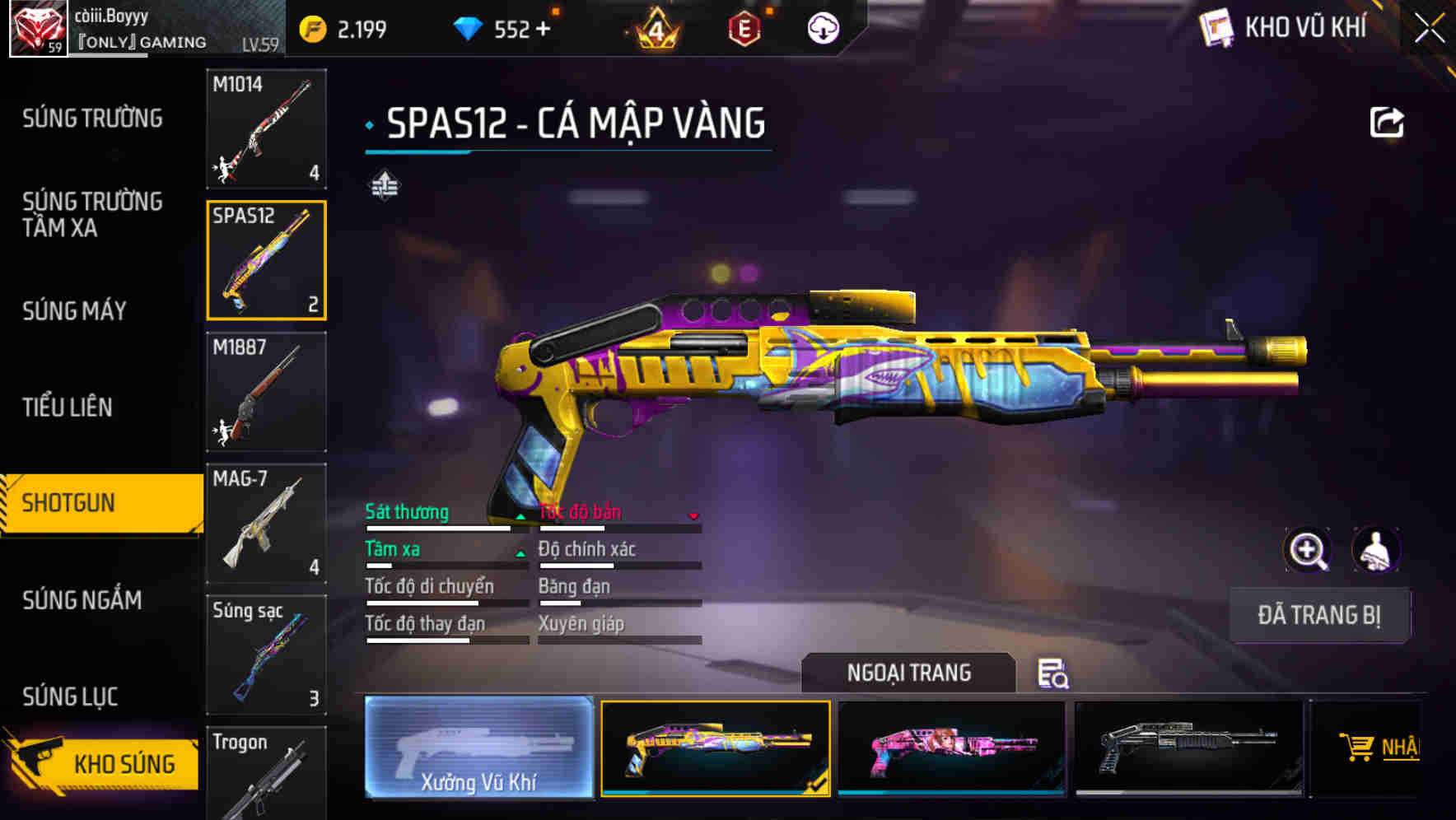Select the M1887 weapon tile
1456x820 pixels.
tap(266, 392)
